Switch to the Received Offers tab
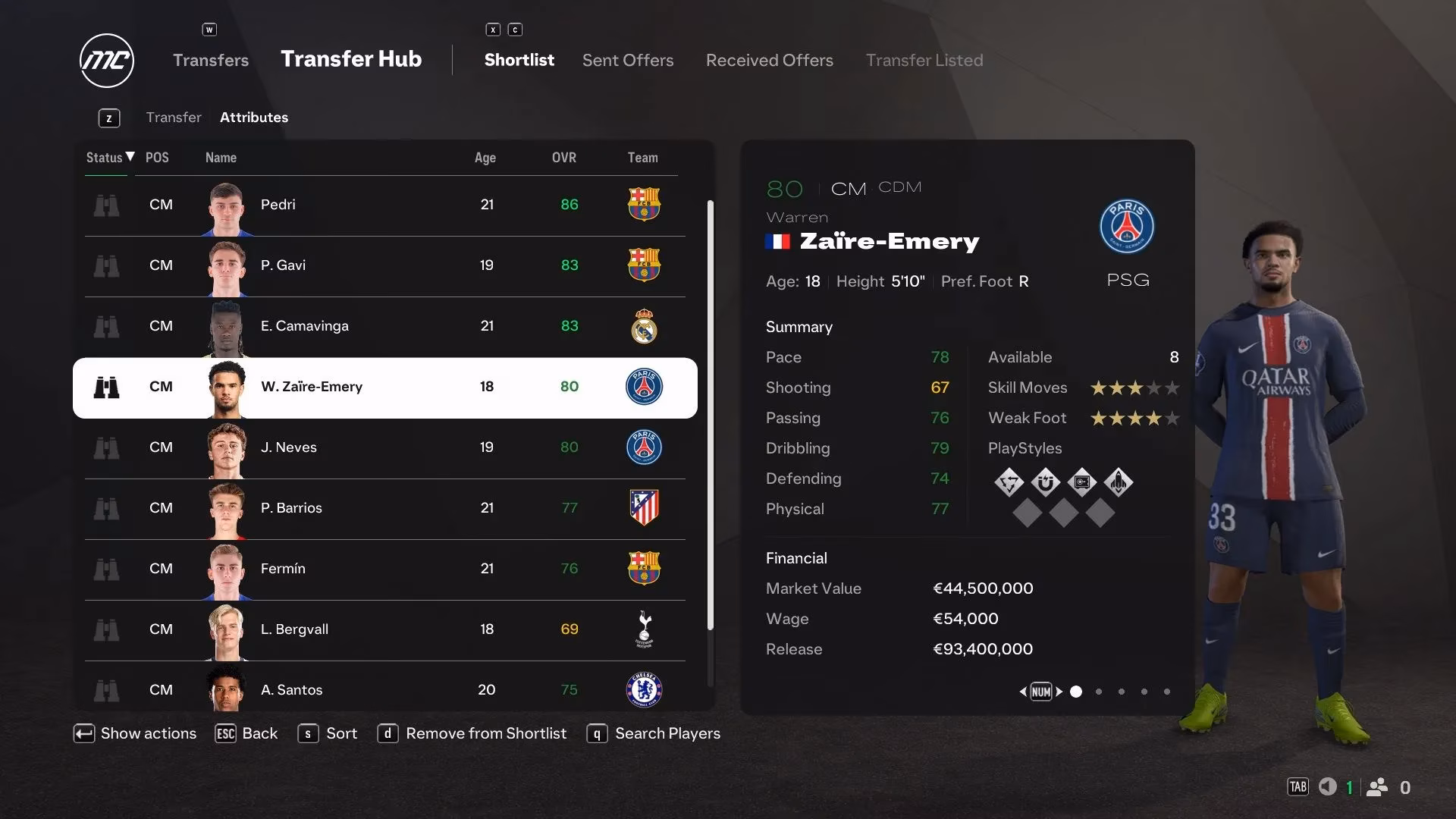1456x819 pixels. pos(769,60)
